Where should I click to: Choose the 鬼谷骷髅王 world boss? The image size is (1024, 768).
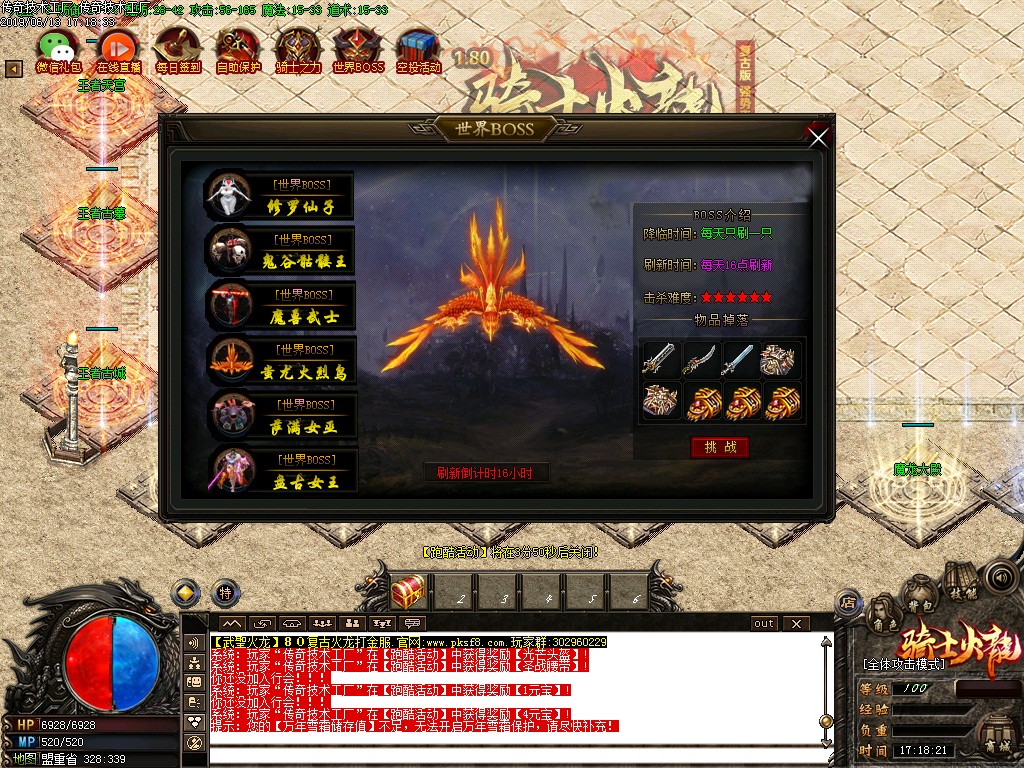(x=281, y=251)
